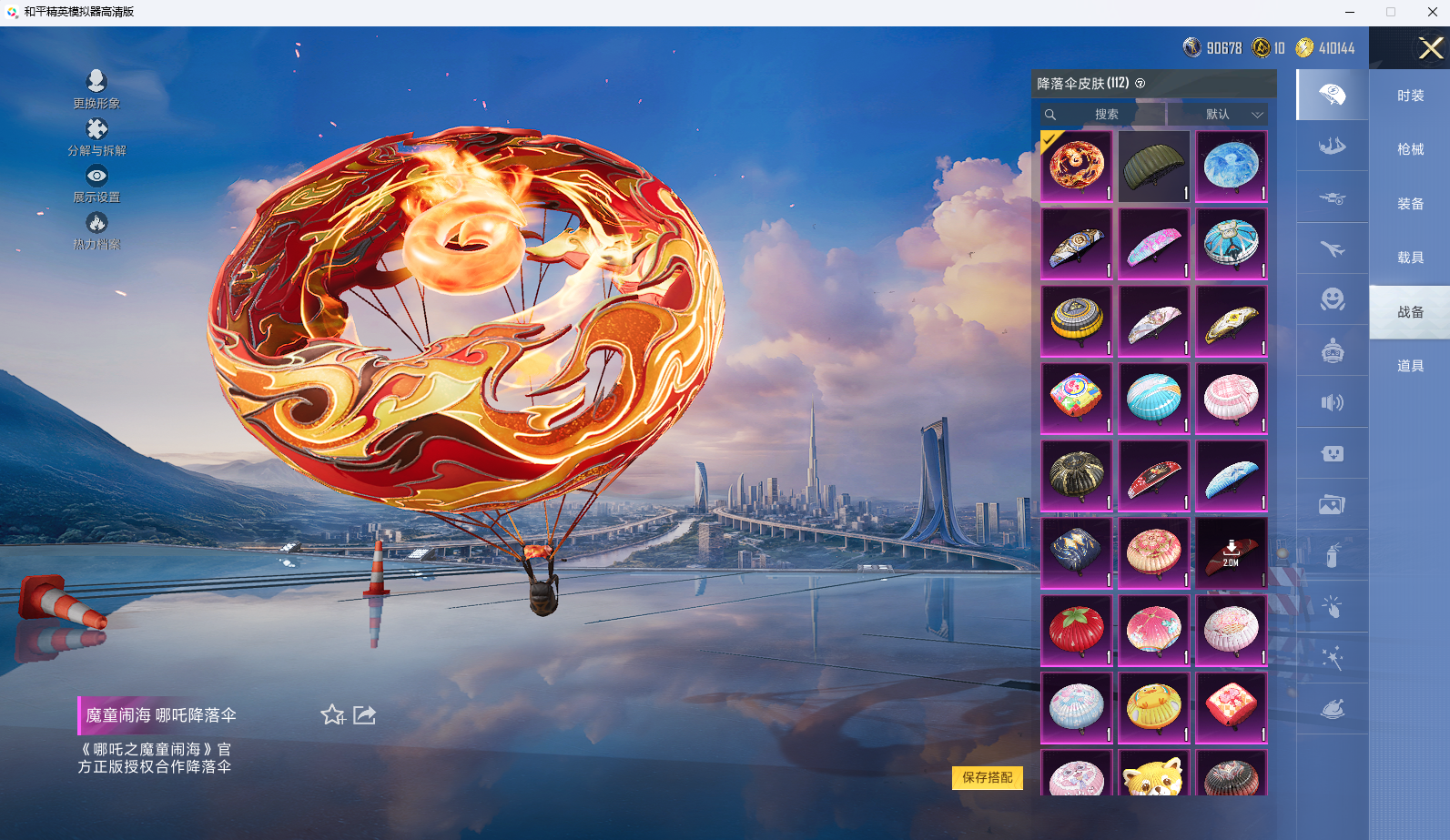Switch to the 装备 equipment tab
The image size is (1450, 840).
tap(1410, 204)
